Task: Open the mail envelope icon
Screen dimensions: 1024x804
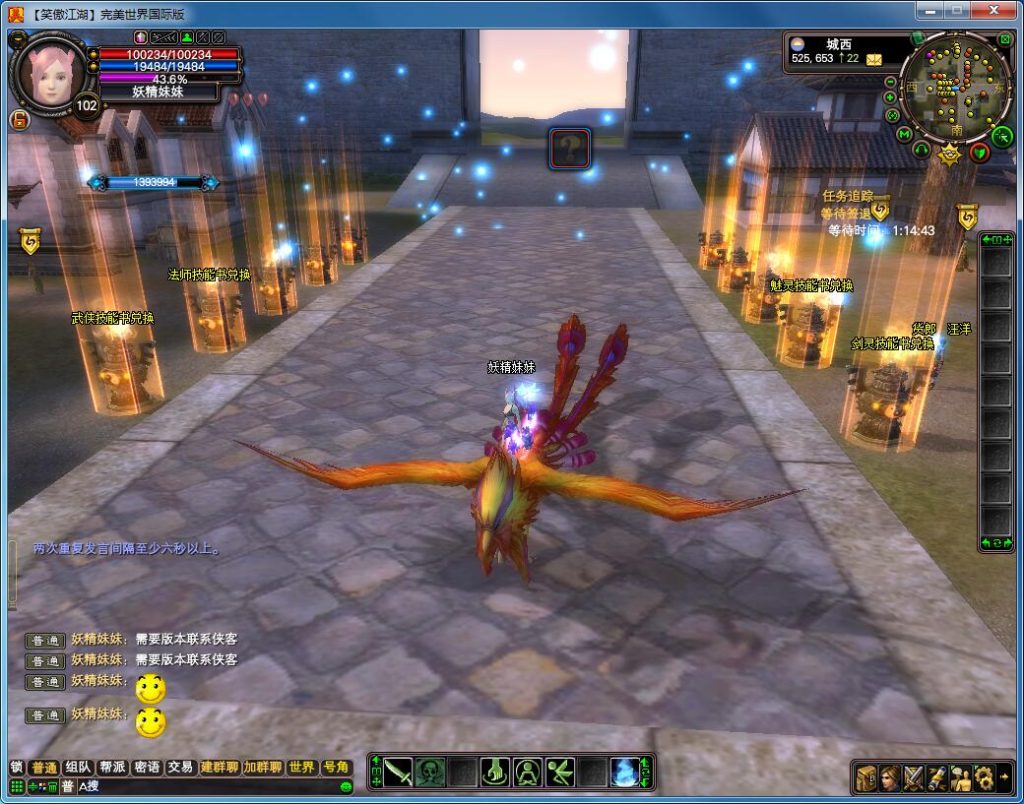Action: 875,59
